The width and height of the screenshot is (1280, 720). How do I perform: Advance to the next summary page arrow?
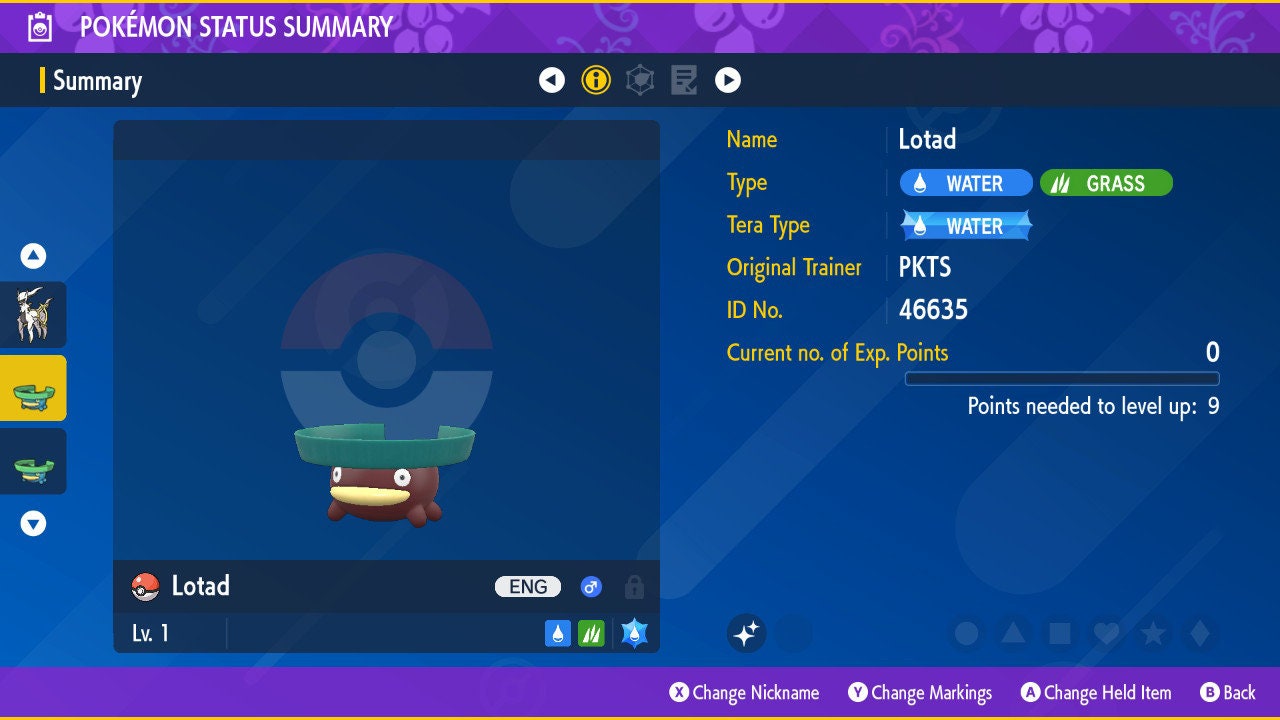tap(728, 80)
